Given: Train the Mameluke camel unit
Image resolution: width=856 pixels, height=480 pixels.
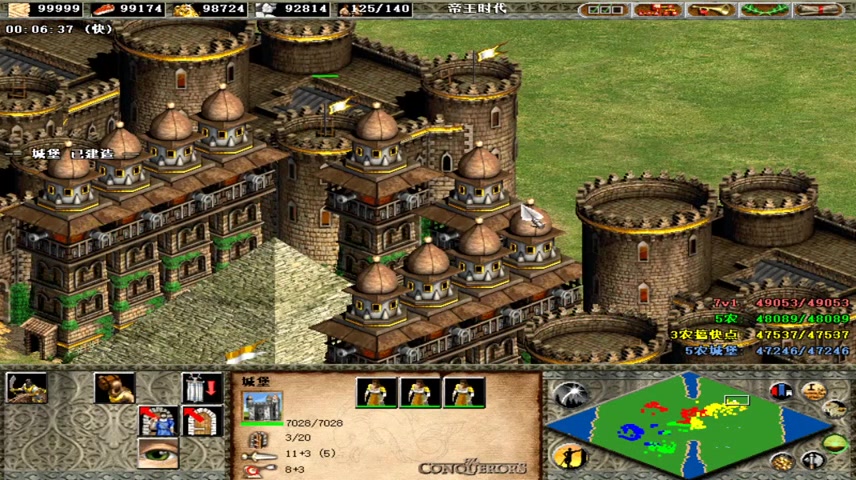Looking at the screenshot, I should (26, 388).
